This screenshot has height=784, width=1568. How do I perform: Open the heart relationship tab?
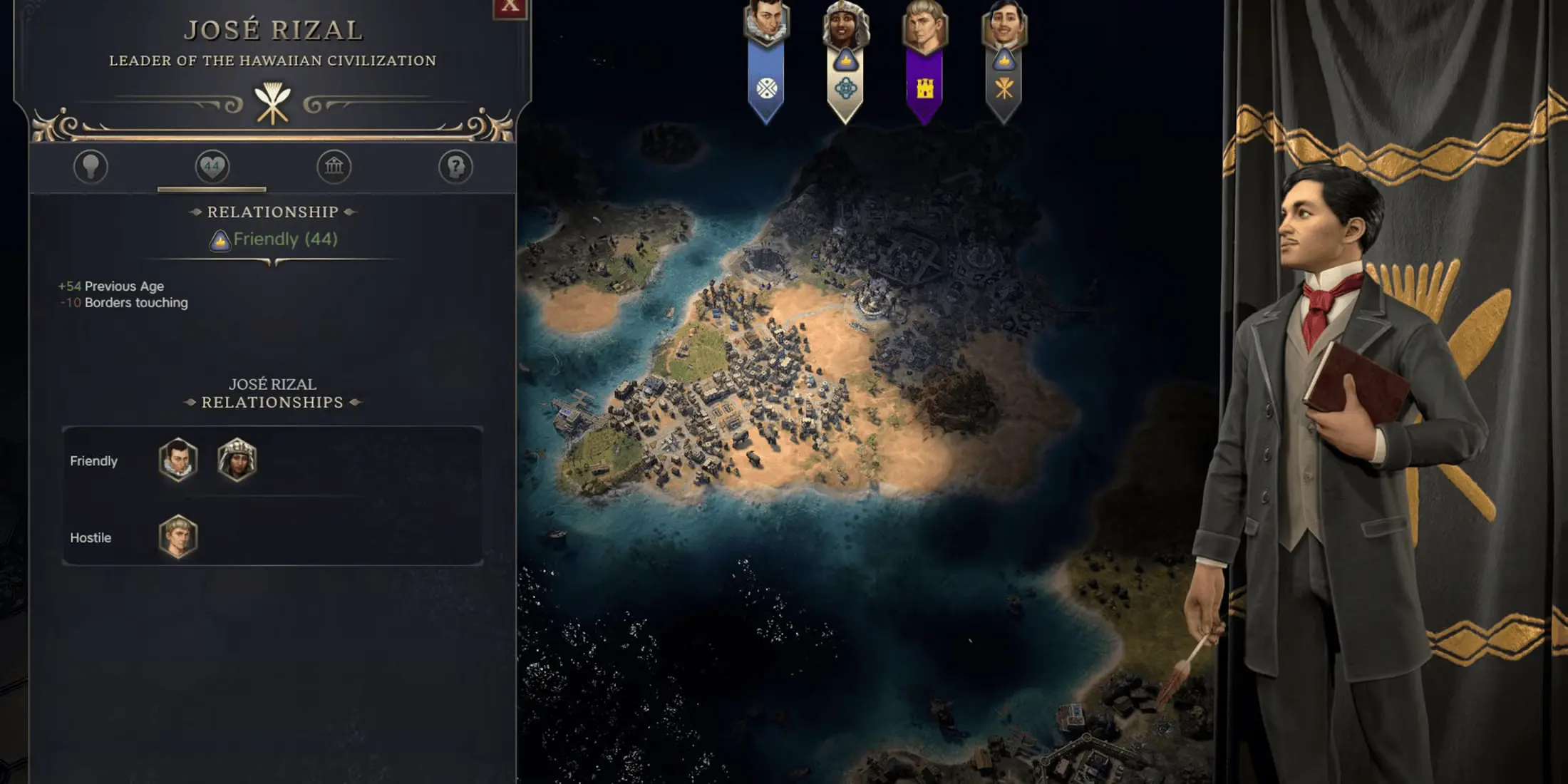(x=212, y=167)
